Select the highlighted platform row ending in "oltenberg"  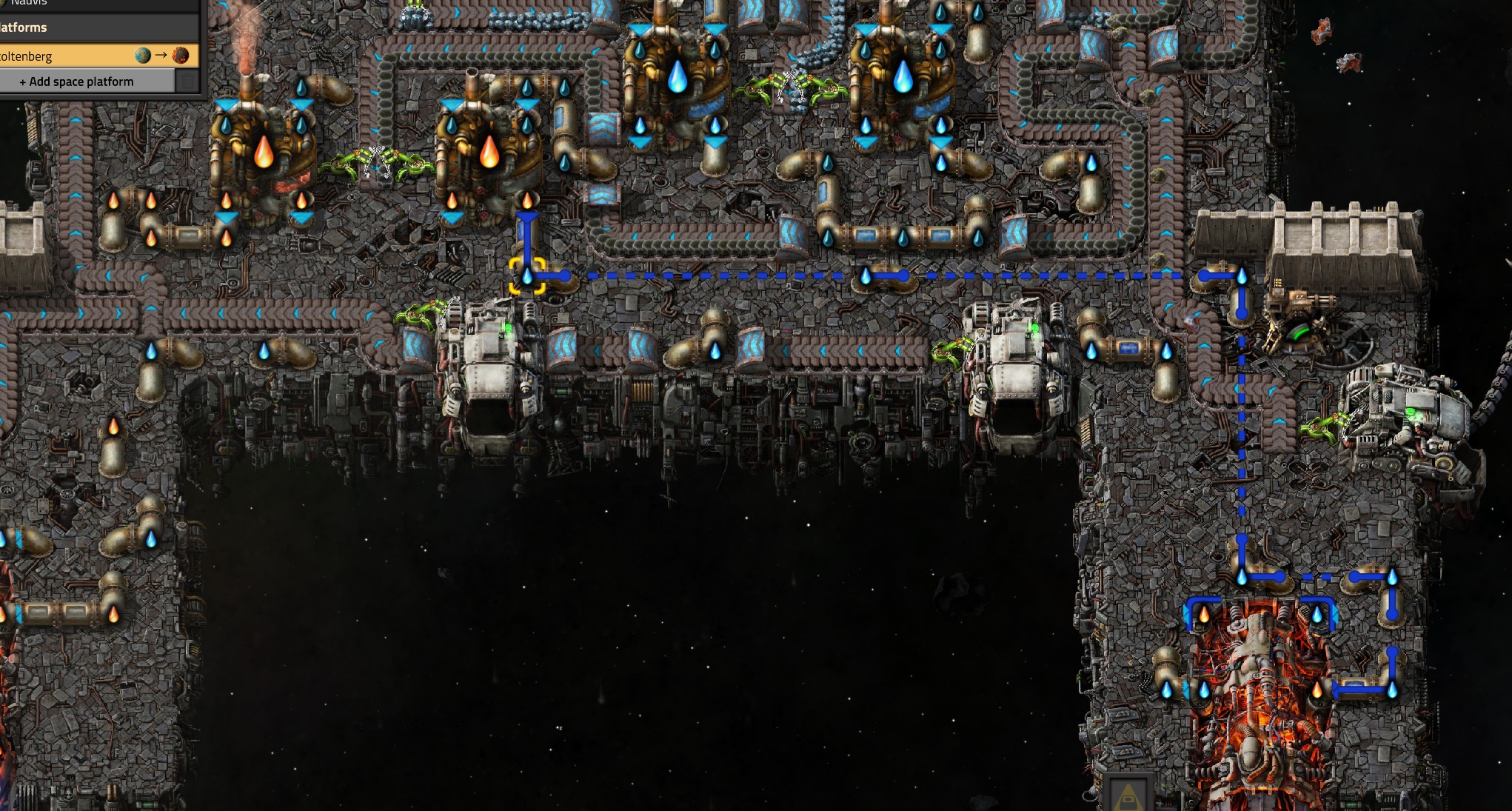74,56
